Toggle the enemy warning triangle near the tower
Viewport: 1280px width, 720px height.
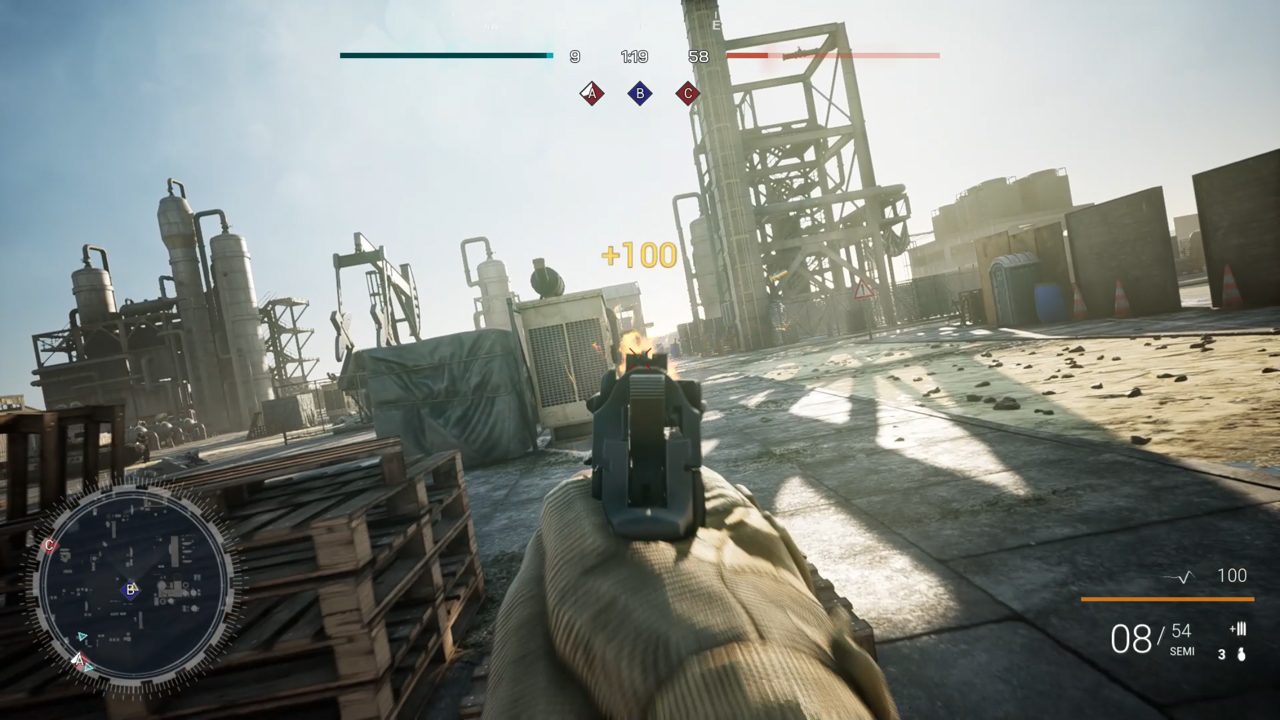tap(862, 290)
